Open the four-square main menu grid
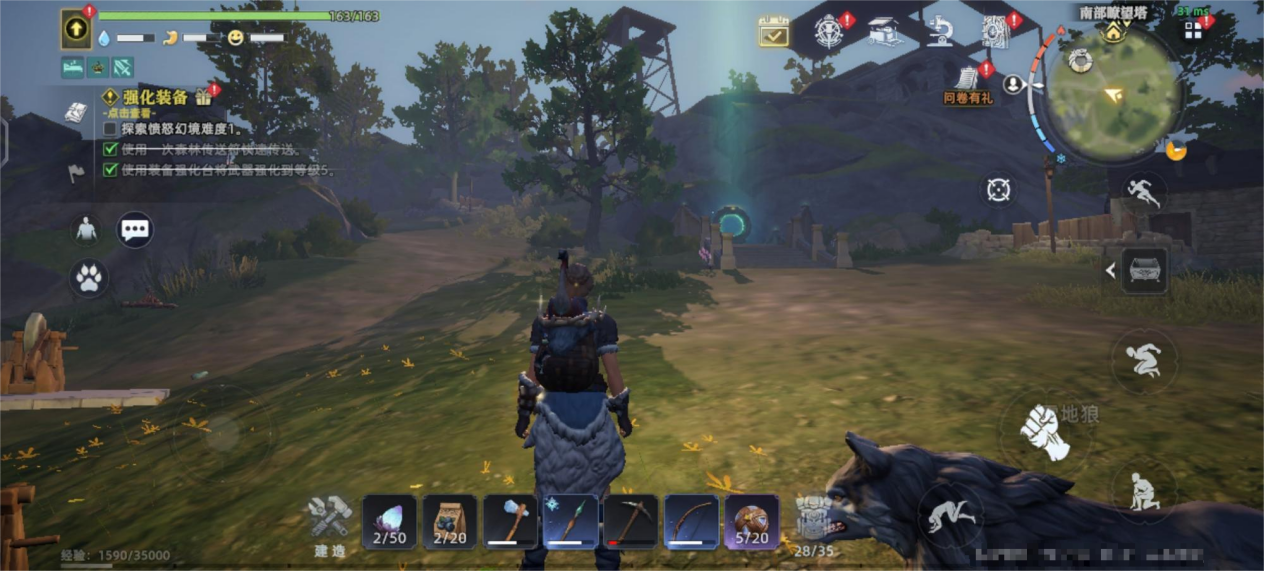 coord(1193,30)
